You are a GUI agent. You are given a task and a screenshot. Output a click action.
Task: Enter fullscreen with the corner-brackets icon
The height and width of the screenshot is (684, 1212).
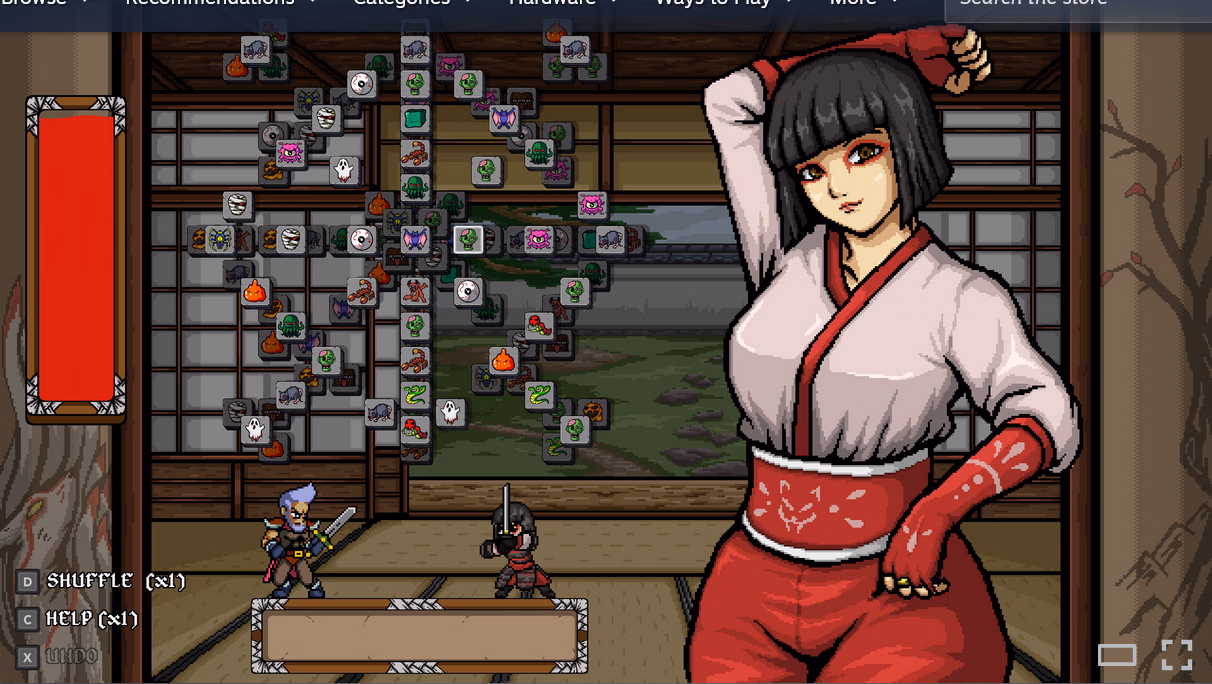pyautogui.click(x=1176, y=655)
